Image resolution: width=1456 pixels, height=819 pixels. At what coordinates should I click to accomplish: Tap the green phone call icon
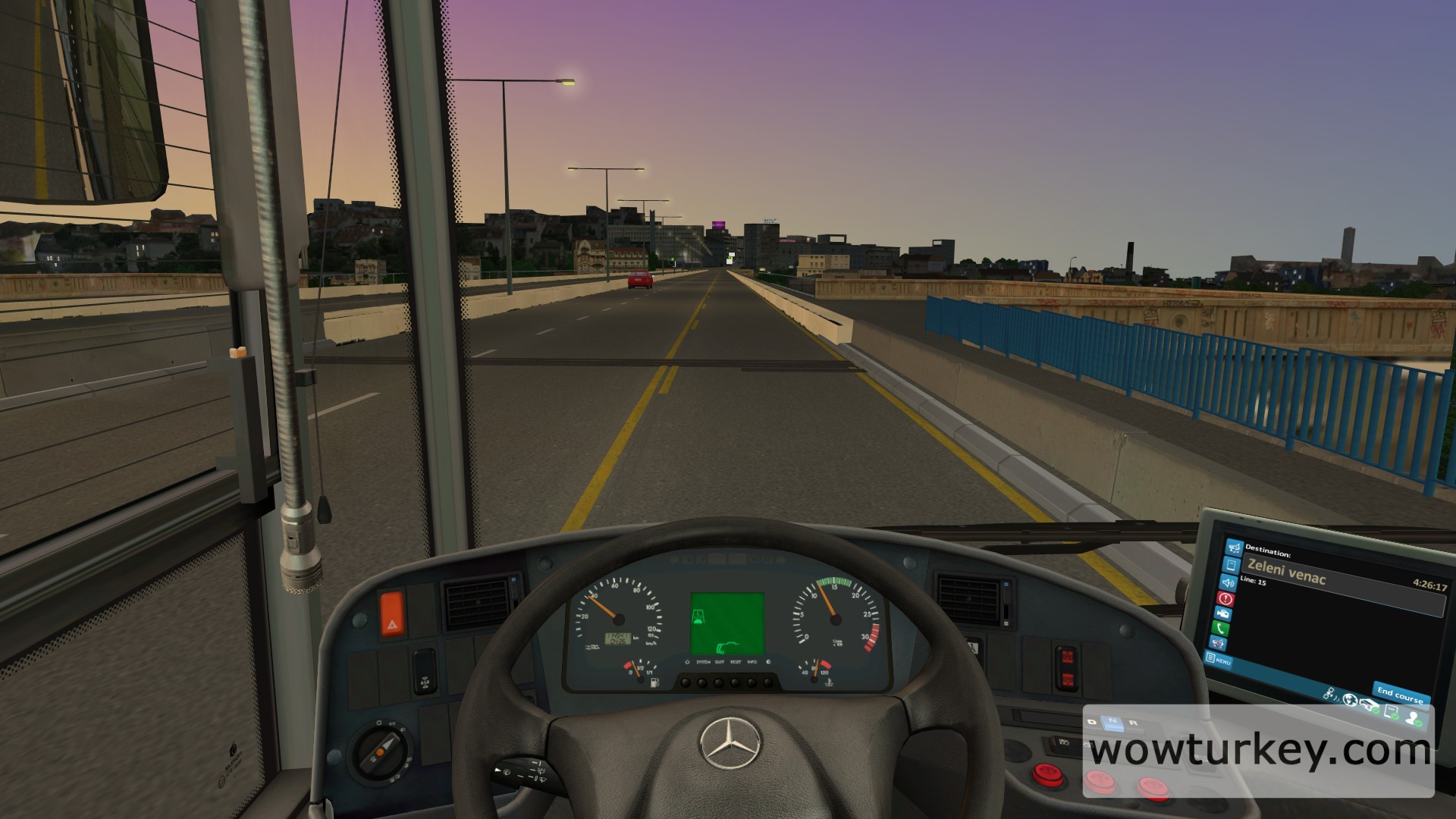tap(1221, 629)
